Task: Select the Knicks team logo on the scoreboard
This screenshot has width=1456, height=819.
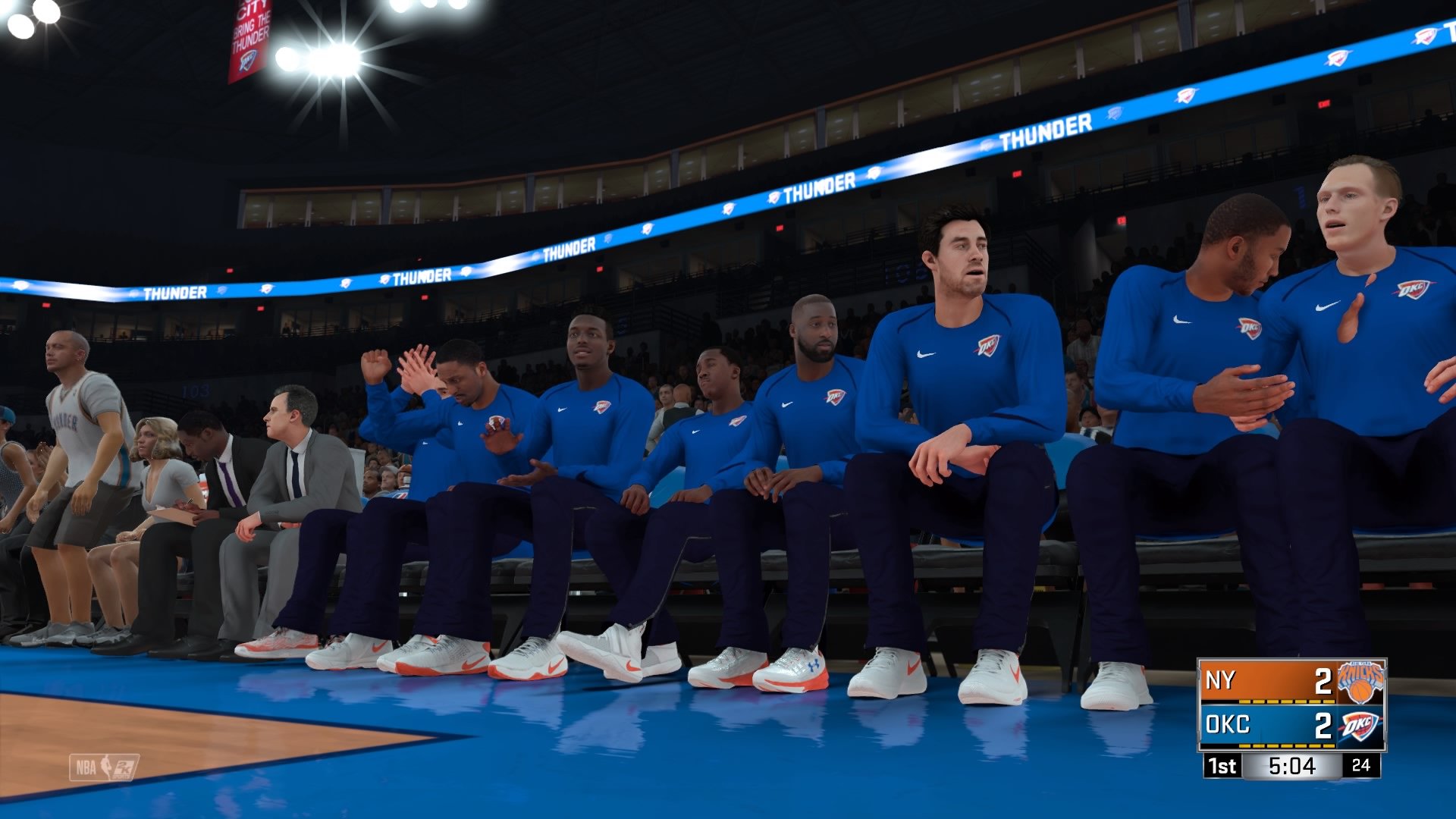Action: 1360,681
